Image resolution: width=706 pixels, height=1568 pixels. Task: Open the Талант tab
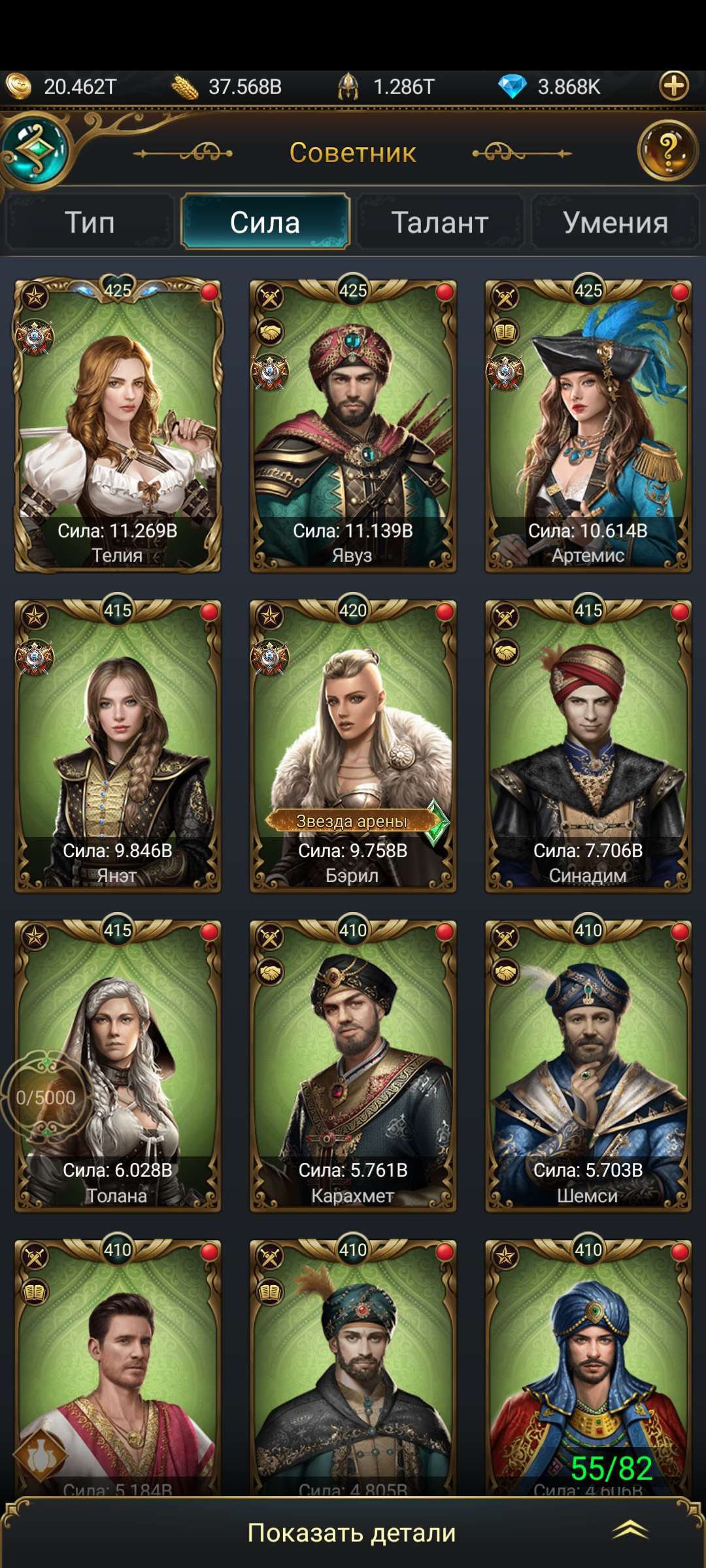click(440, 223)
